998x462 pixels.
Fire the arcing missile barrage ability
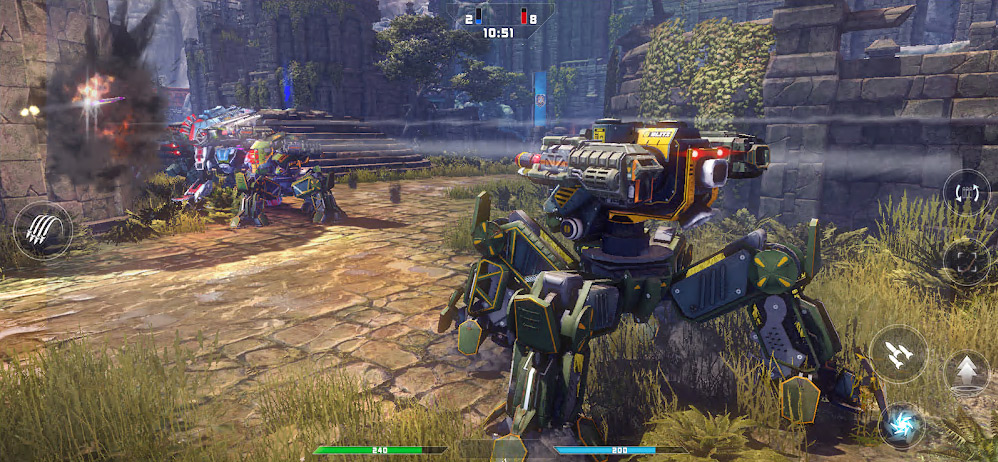click(43, 231)
